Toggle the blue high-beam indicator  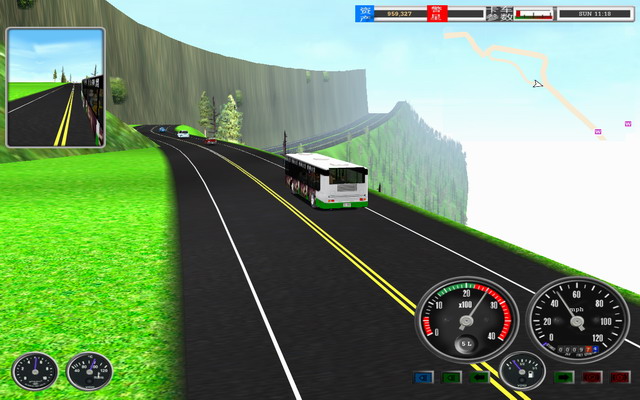[x=423, y=378]
